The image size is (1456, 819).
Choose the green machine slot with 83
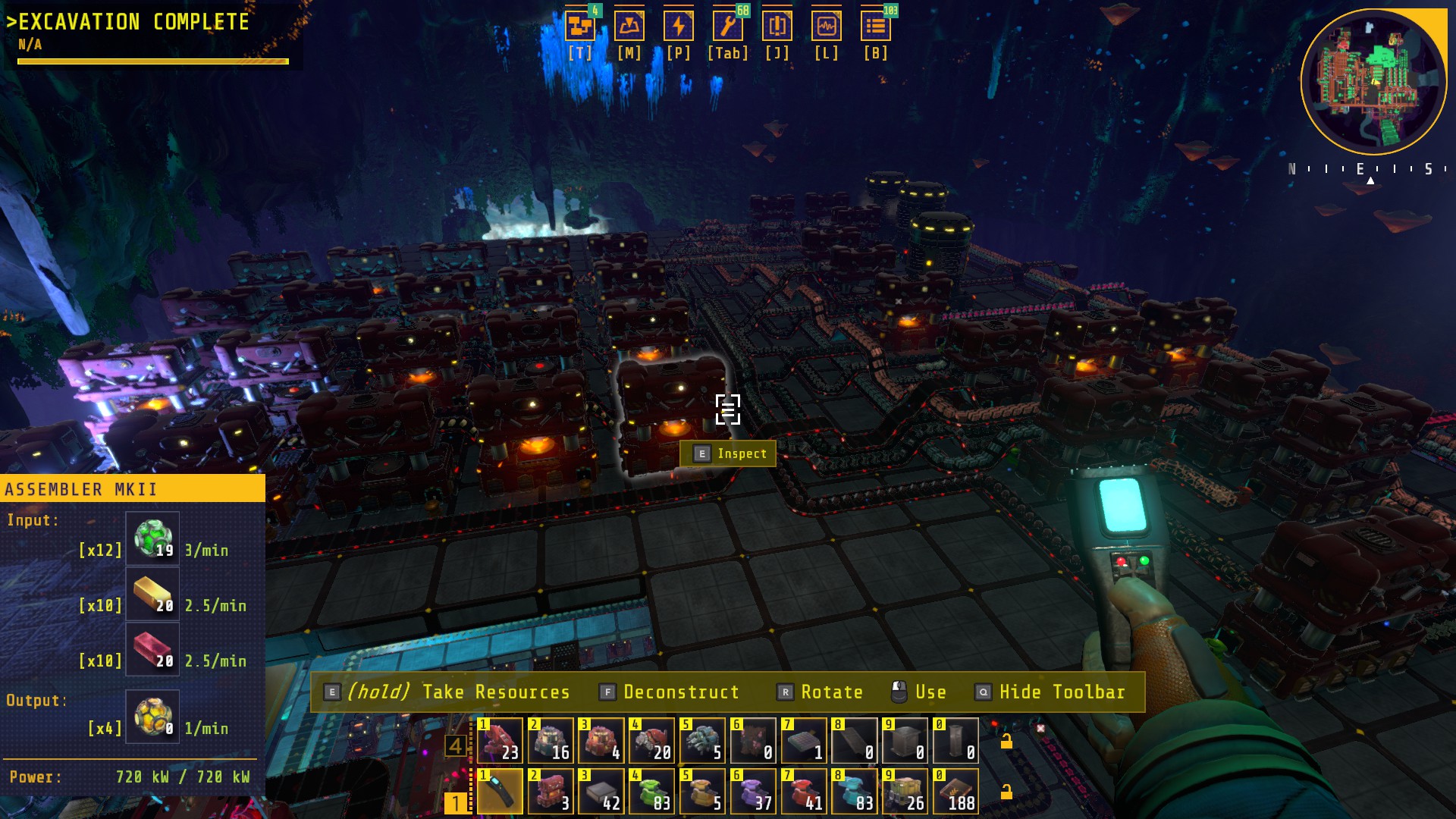tap(651, 791)
